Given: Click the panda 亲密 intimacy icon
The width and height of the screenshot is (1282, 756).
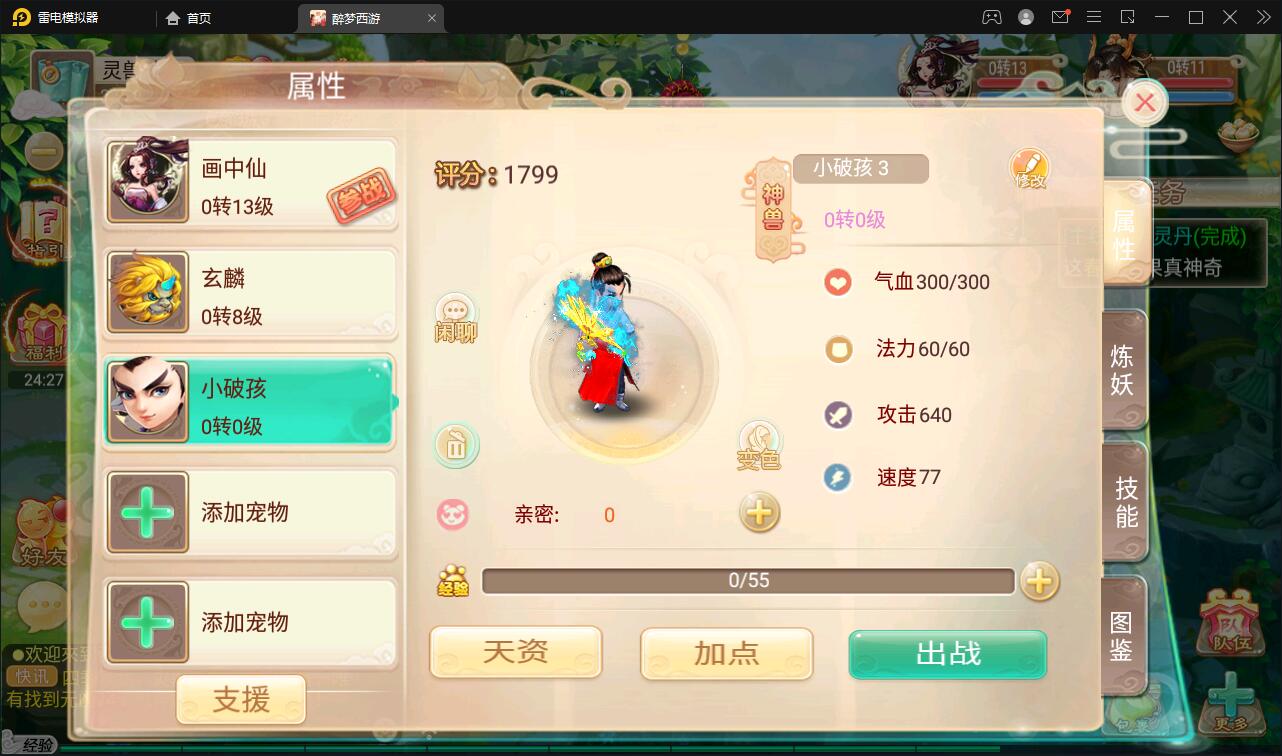Looking at the screenshot, I should (x=456, y=513).
